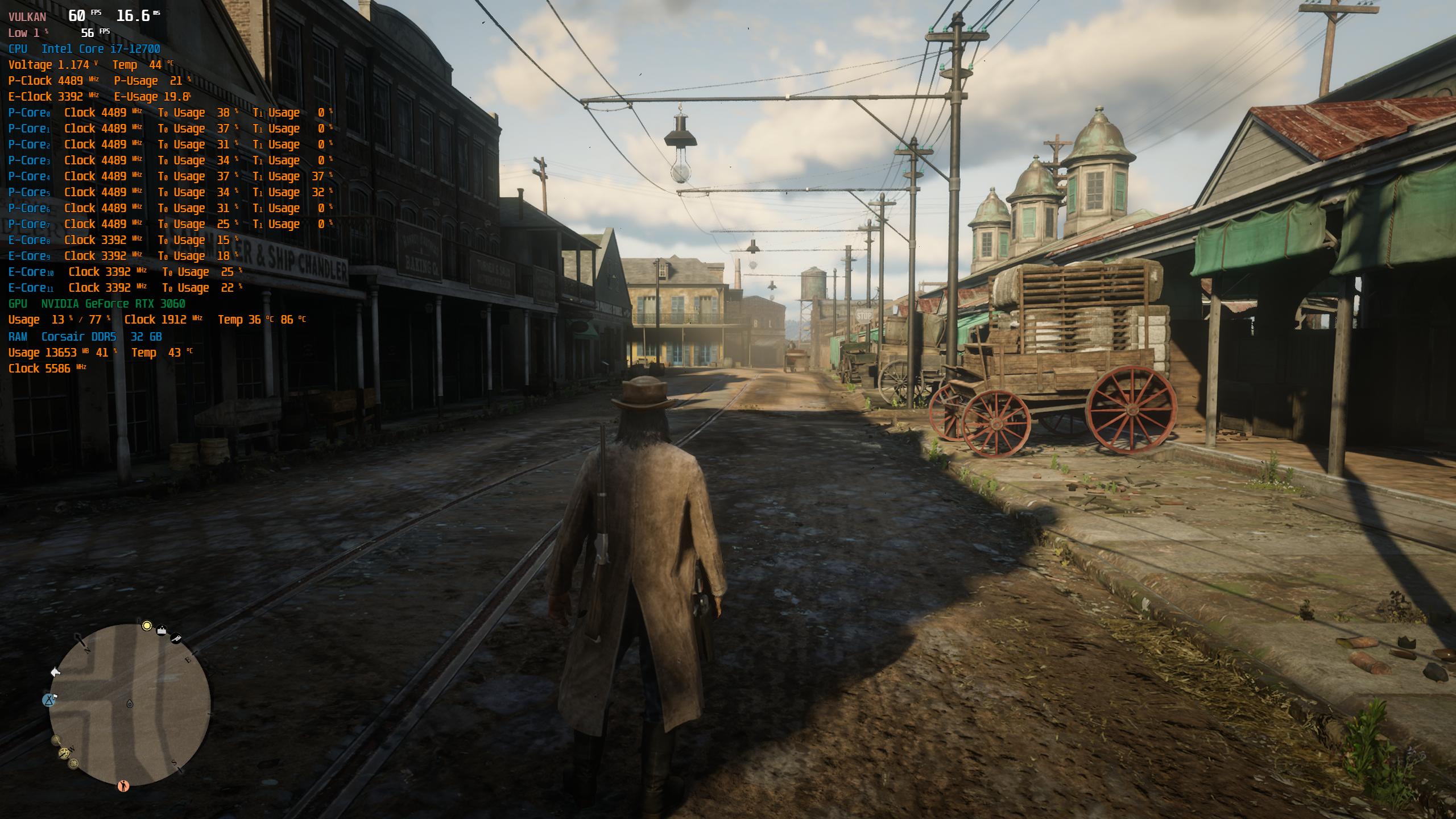This screenshot has width=1456, height=819.
Task: Select the magnifying glass marker on the minimap
Action: click(x=56, y=740)
